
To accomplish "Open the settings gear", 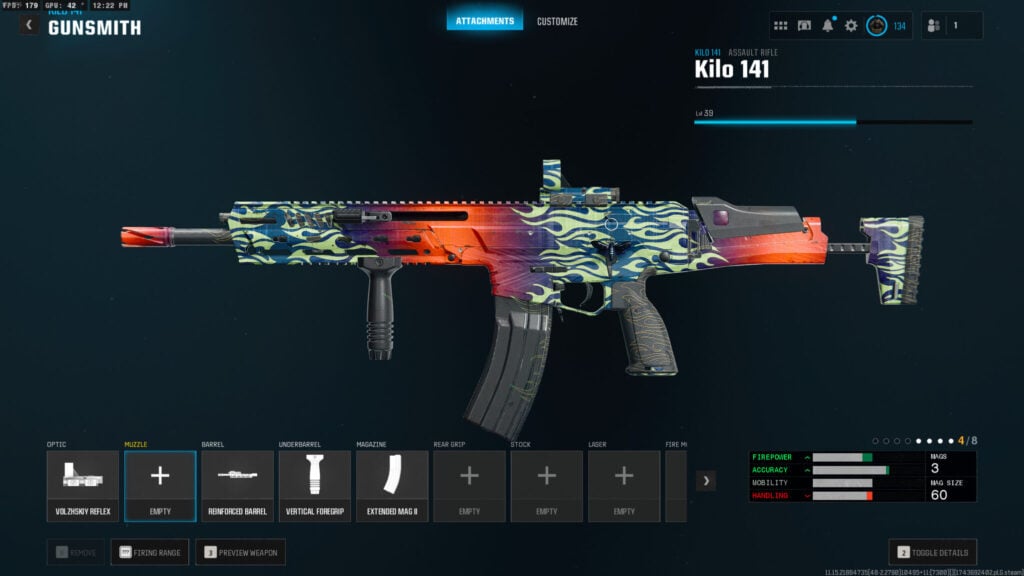I will point(851,26).
